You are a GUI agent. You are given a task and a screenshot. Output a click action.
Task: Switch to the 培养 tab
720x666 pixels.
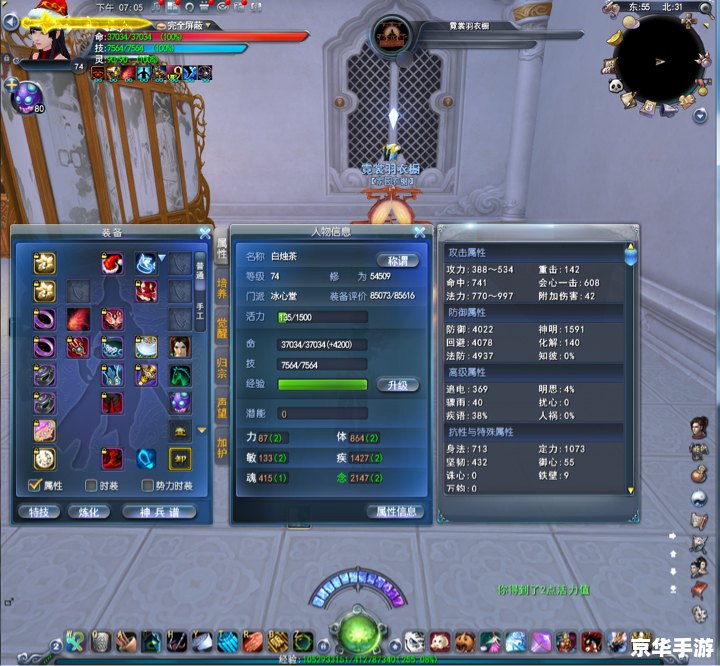click(222, 289)
